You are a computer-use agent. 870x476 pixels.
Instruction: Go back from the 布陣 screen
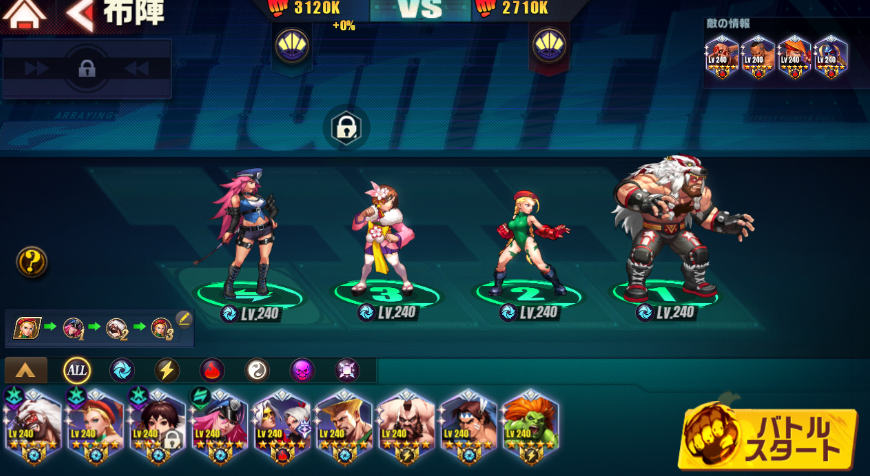[x=80, y=15]
